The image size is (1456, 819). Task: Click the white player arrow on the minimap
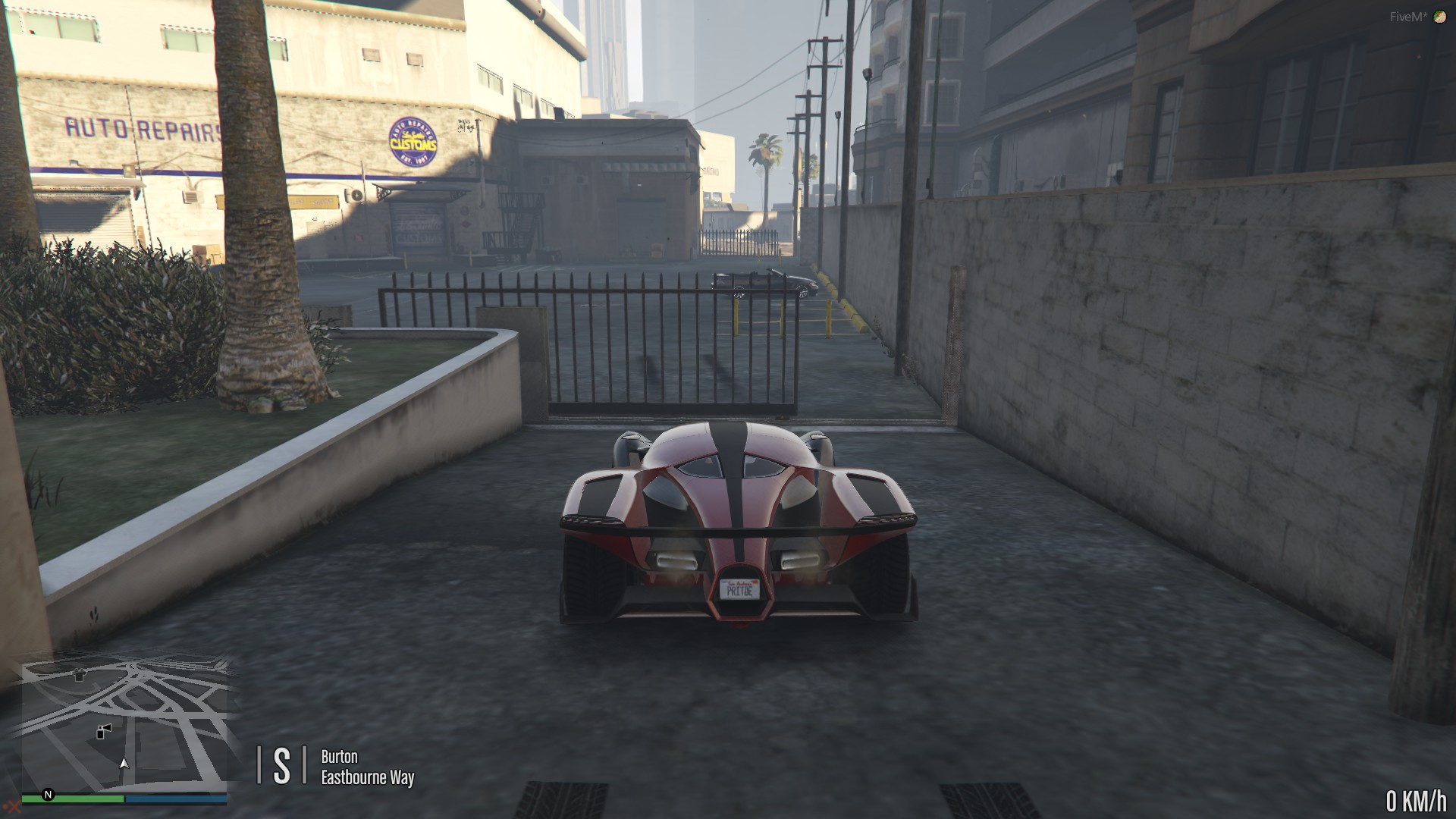pyautogui.click(x=124, y=764)
